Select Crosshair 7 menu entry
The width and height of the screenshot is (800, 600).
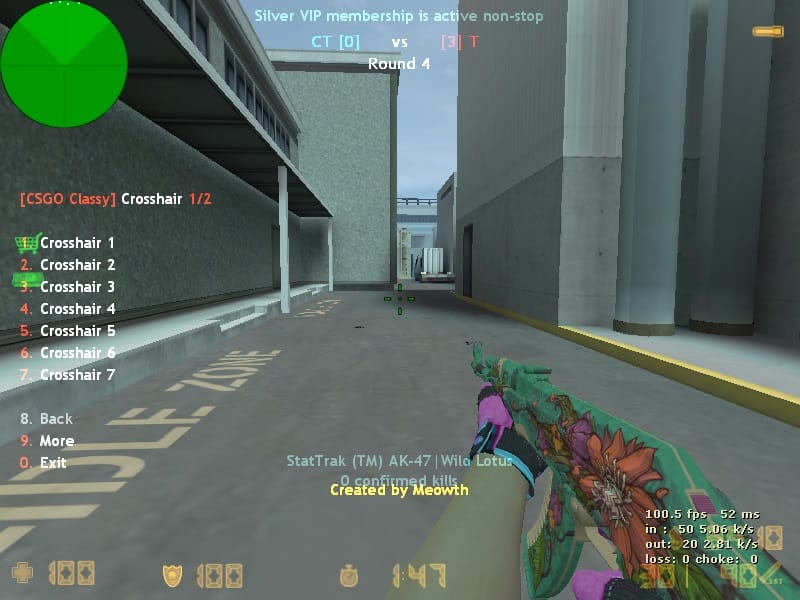point(77,375)
